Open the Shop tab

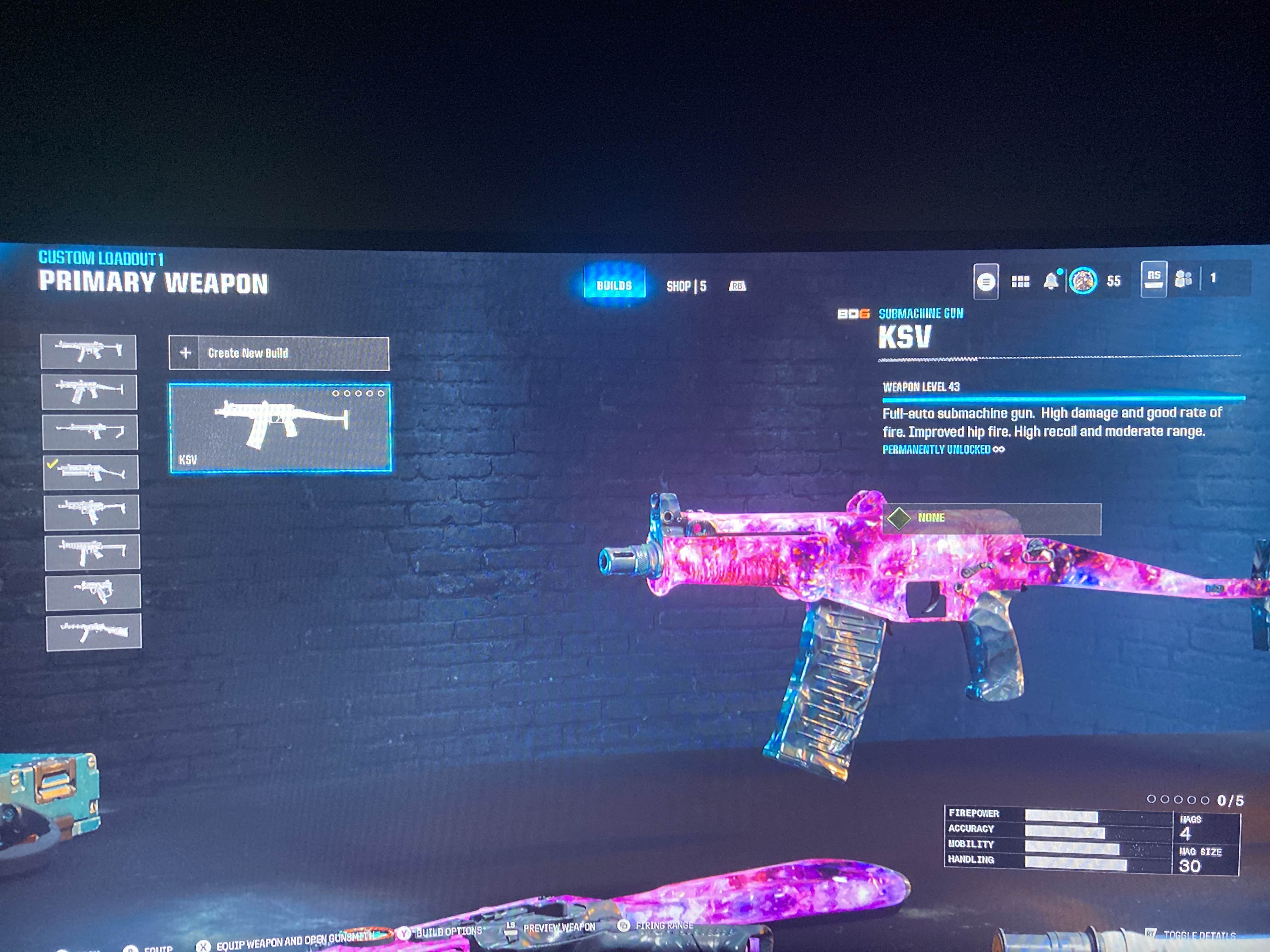pos(686,286)
